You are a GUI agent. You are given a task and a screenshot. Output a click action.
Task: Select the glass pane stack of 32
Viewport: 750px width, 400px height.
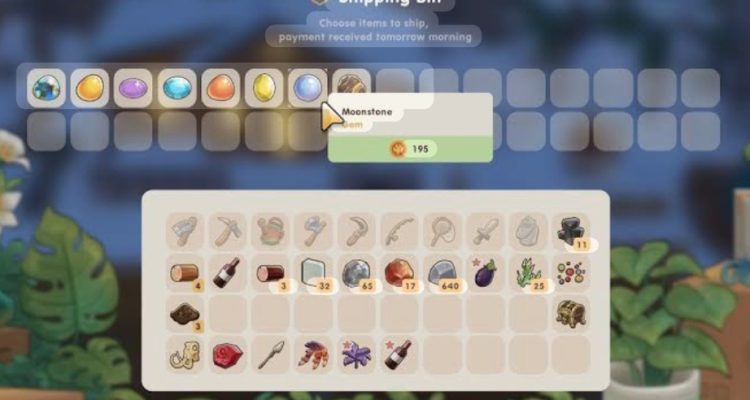(x=314, y=274)
